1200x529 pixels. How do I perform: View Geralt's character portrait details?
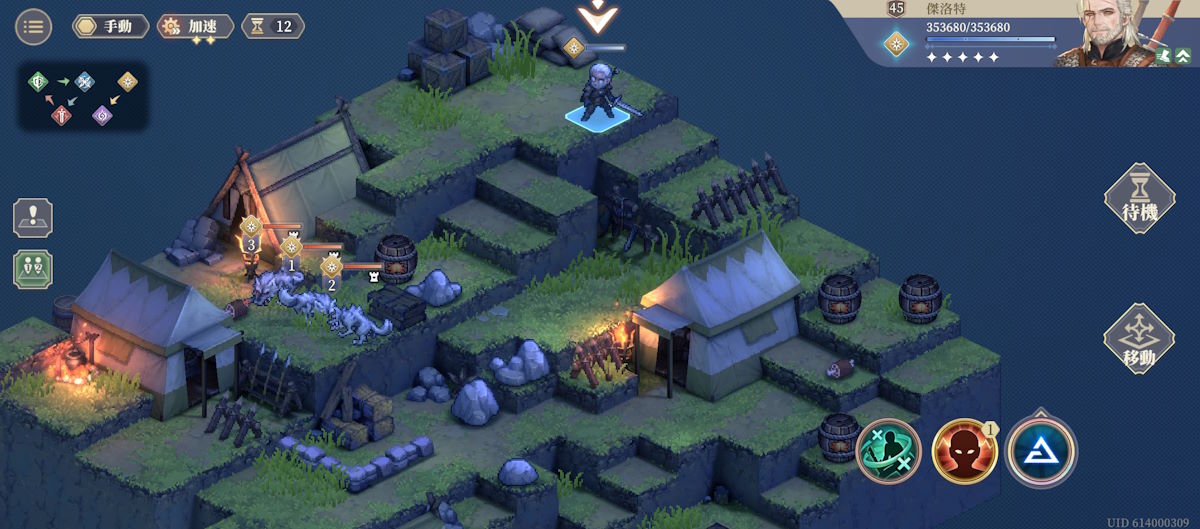pyautogui.click(x=1110, y=32)
